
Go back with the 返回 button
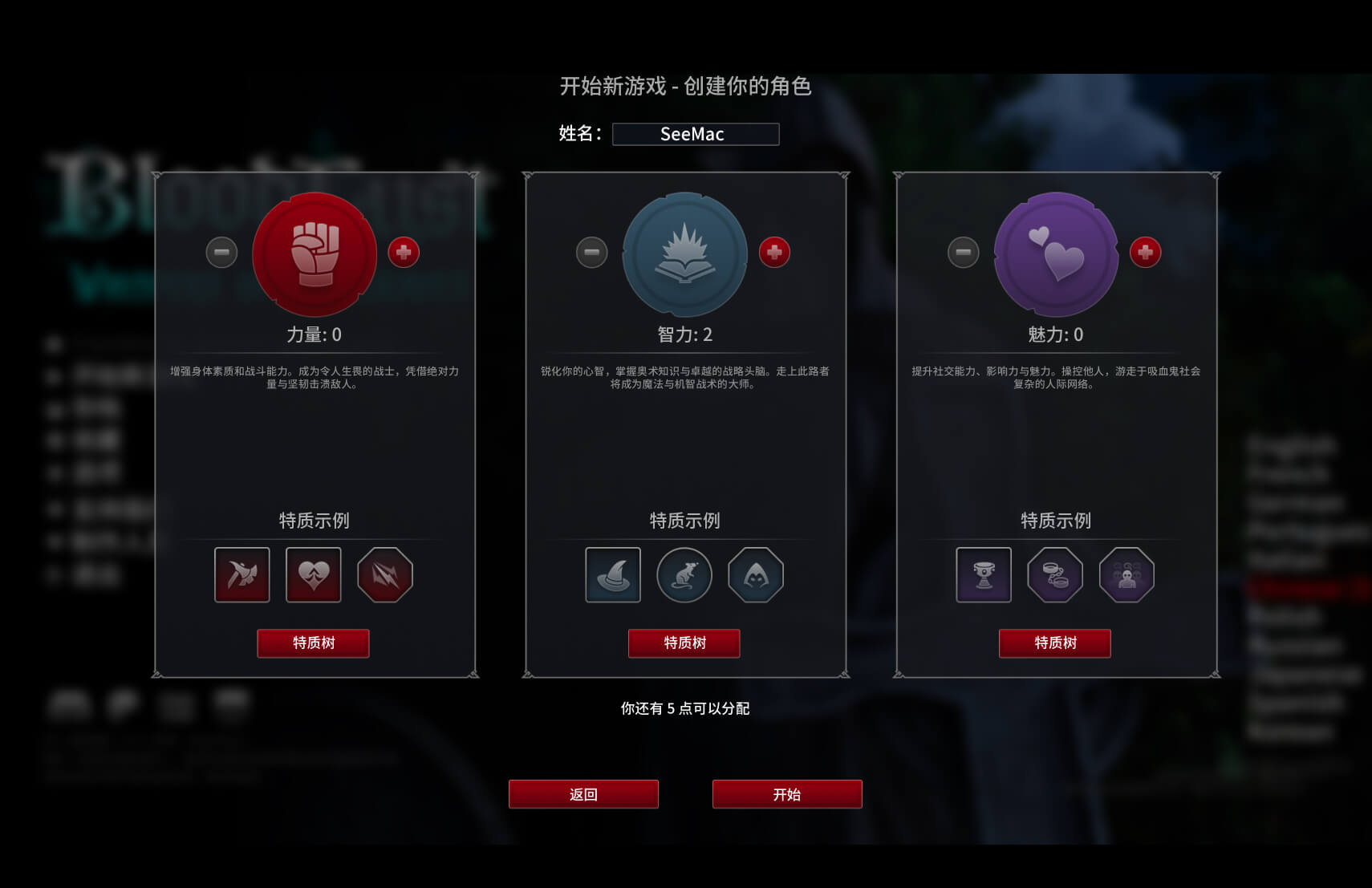[583, 794]
